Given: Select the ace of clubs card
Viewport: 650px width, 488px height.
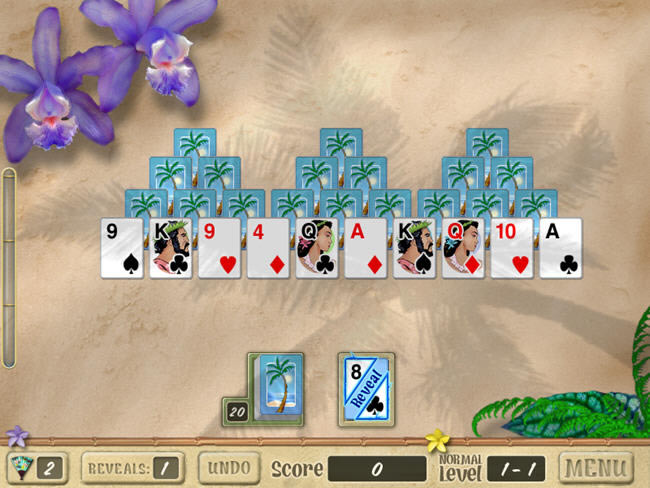Looking at the screenshot, I should pyautogui.click(x=561, y=248).
